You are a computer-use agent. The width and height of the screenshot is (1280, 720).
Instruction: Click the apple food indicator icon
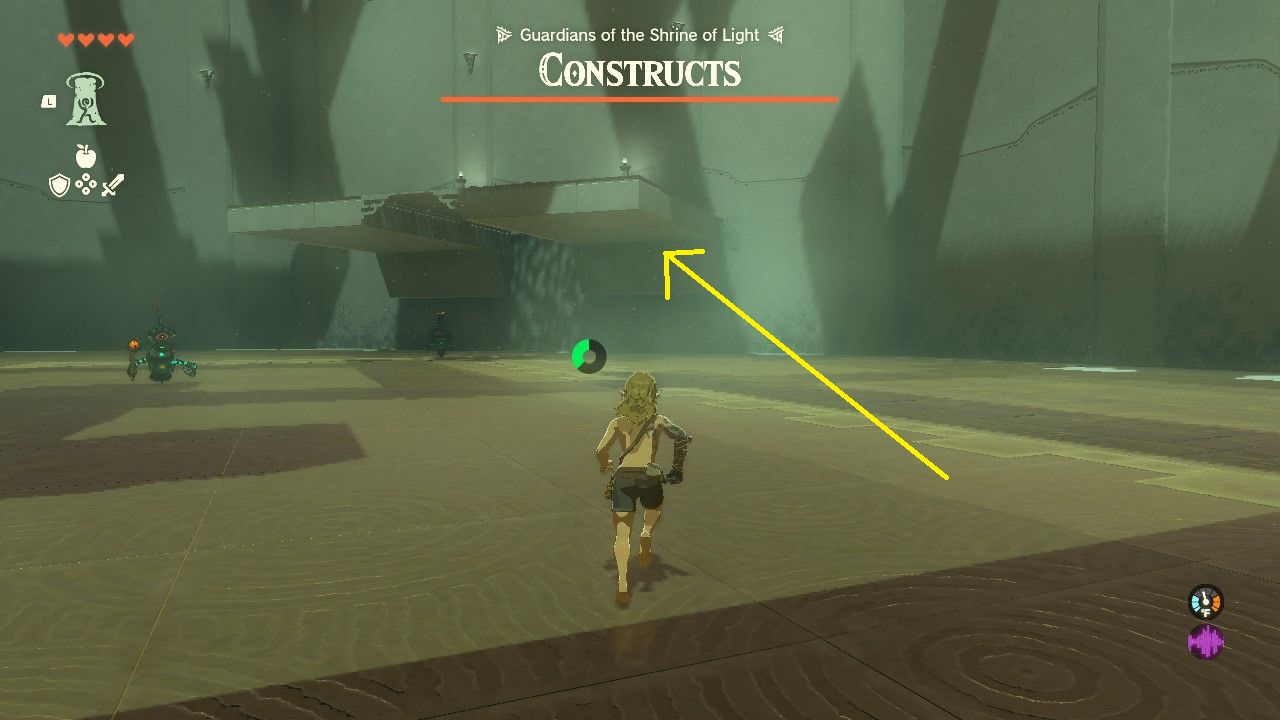tap(84, 156)
